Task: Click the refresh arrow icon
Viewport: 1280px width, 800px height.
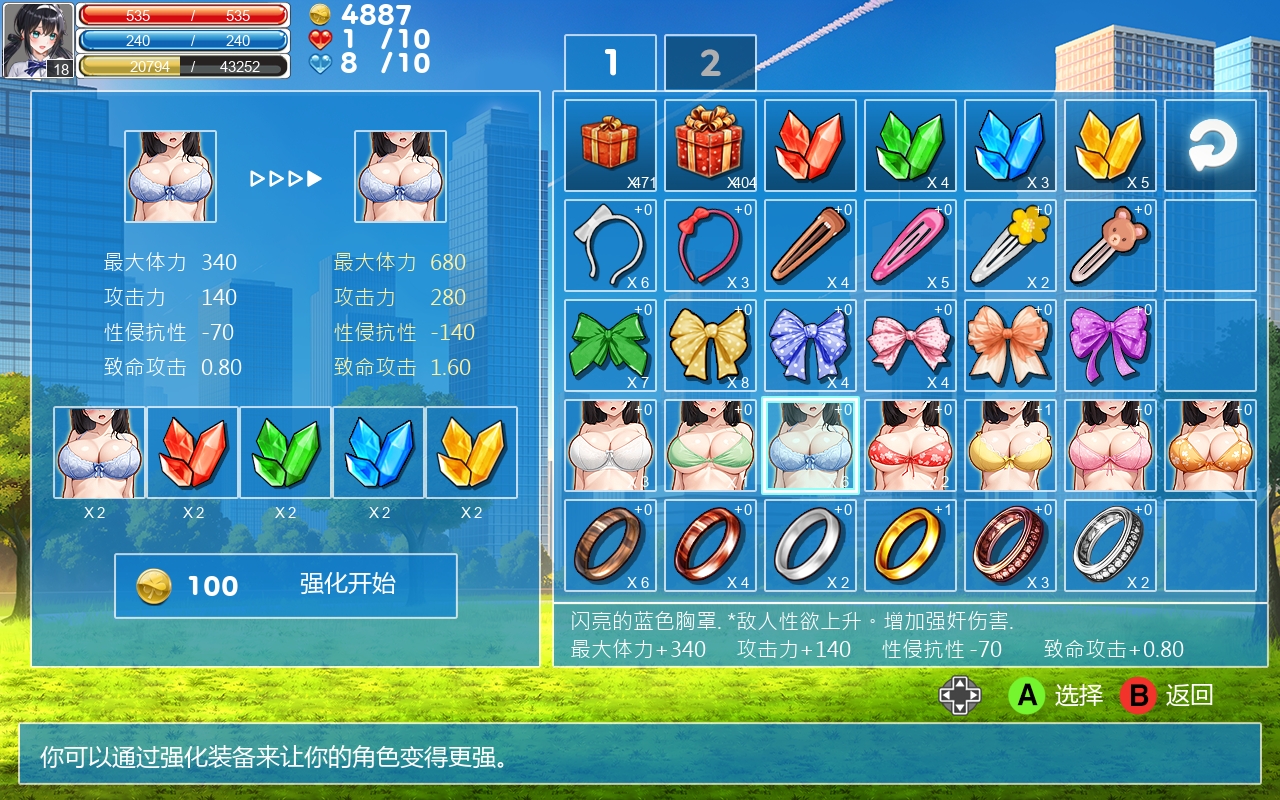Action: pos(1209,144)
